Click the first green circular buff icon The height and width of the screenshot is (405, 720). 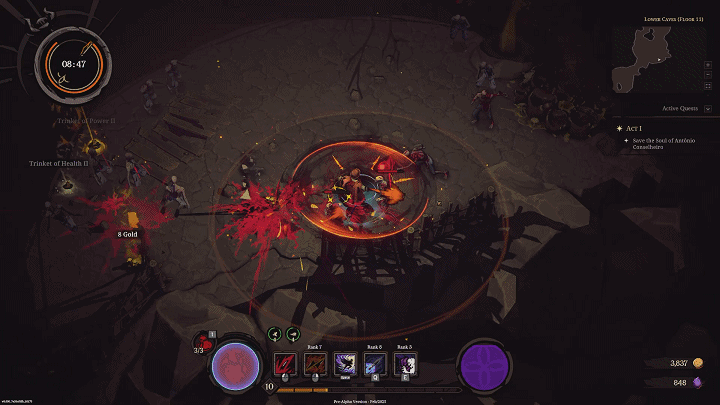click(273, 335)
